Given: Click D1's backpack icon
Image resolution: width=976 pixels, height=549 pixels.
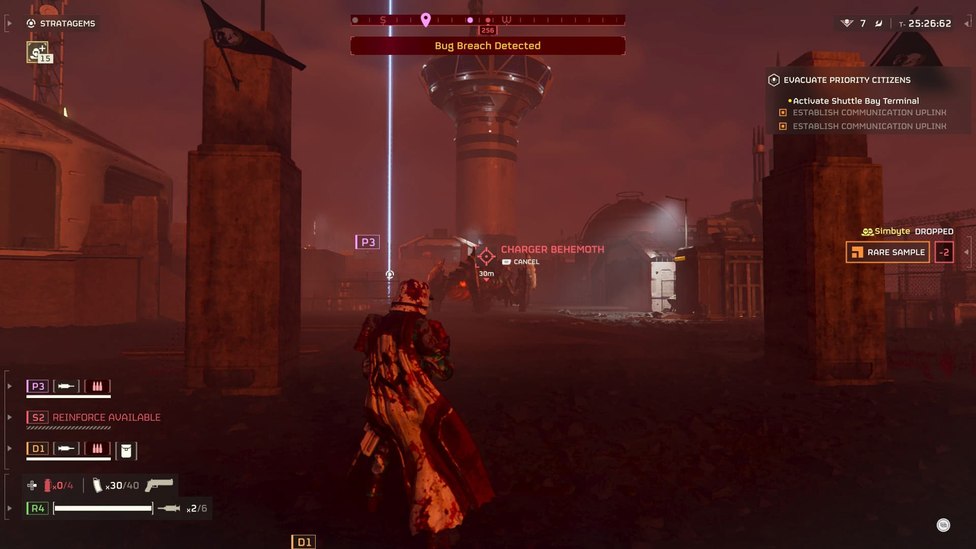Looking at the screenshot, I should pyautogui.click(x=127, y=449).
